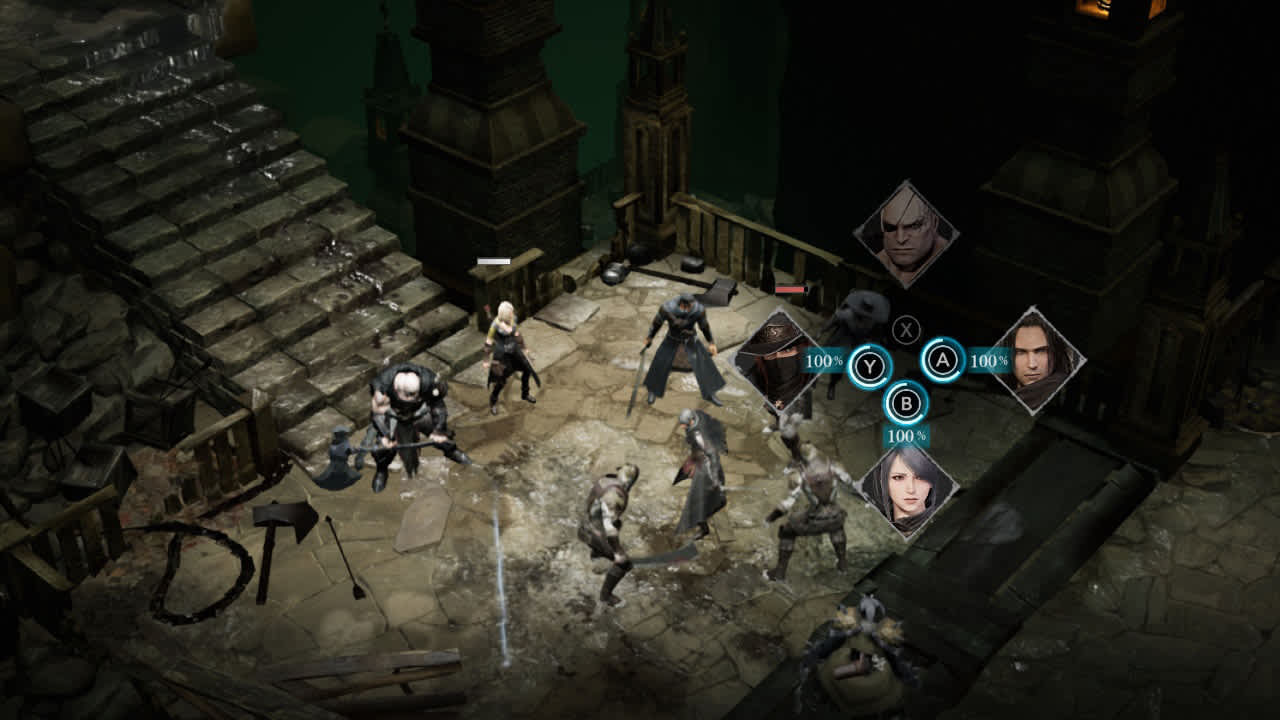Image resolution: width=1280 pixels, height=720 pixels.
Task: Select the masked rogue's portrait
Action: coord(779,362)
